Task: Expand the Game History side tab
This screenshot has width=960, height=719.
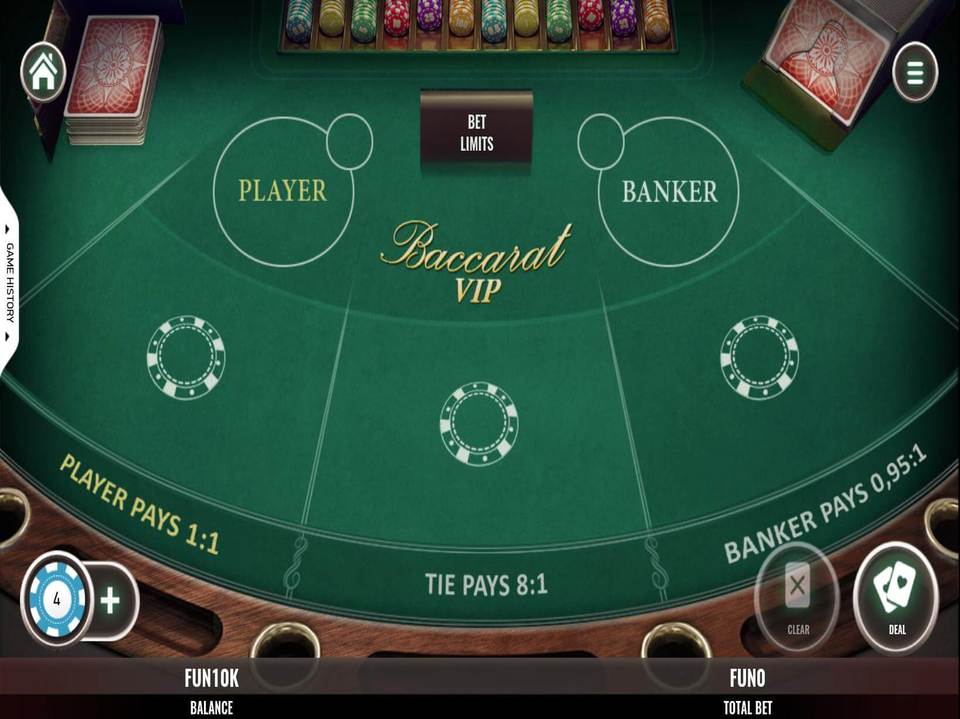Action: 10,281
